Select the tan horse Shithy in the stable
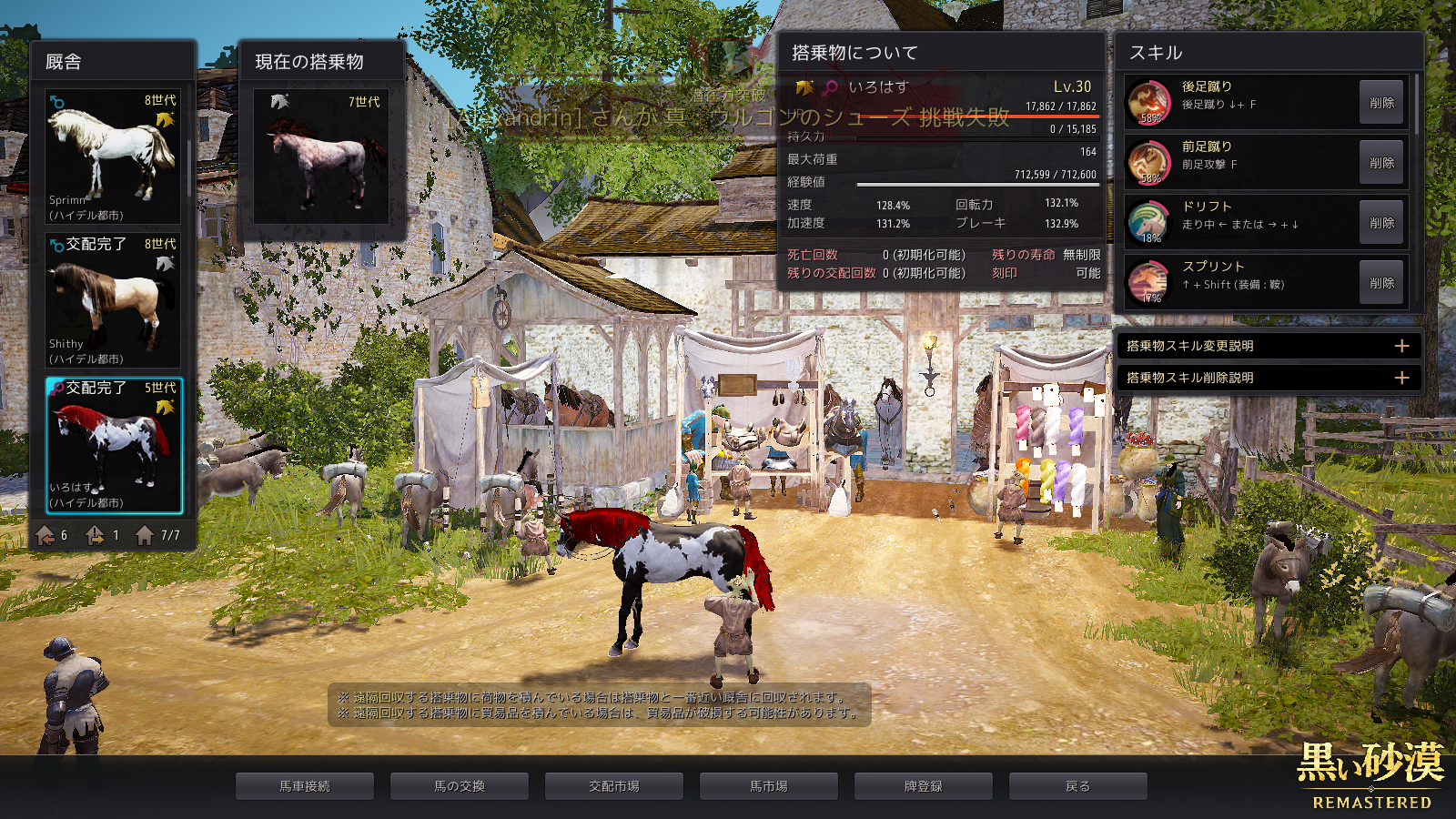Image resolution: width=1456 pixels, height=819 pixels. pos(113,300)
